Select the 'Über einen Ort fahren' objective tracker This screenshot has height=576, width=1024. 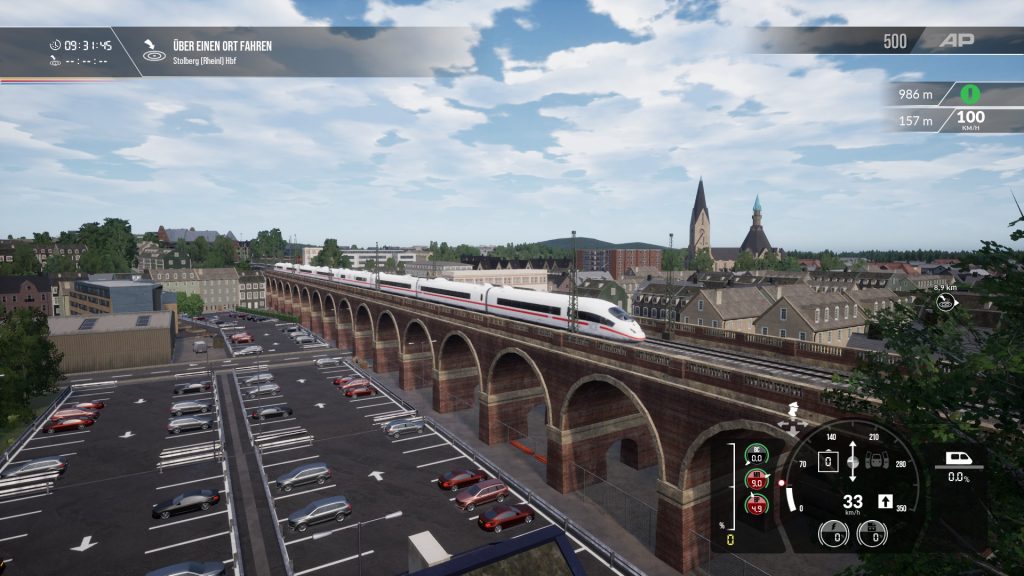tap(206, 52)
